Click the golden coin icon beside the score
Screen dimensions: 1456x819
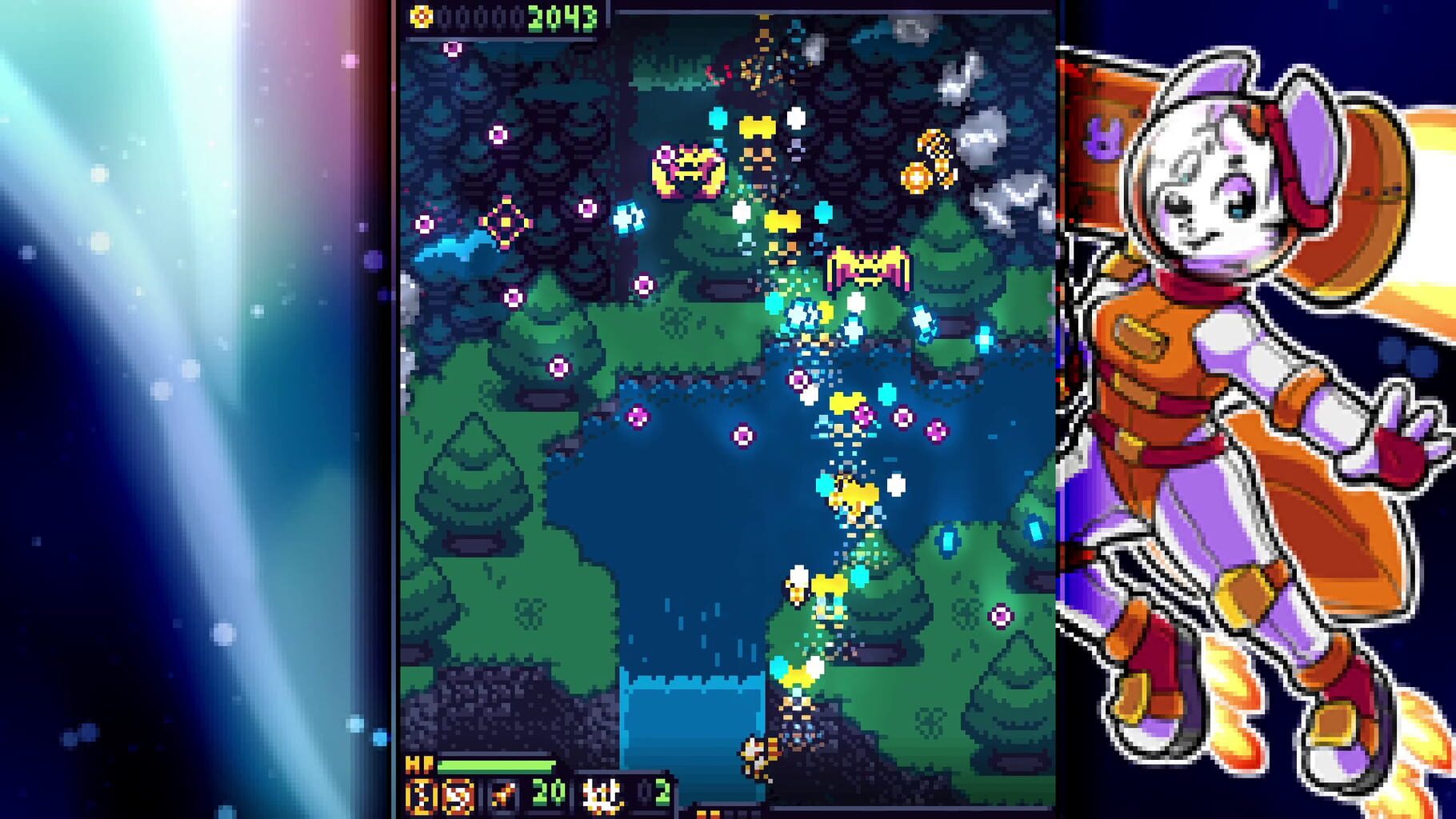point(422,17)
